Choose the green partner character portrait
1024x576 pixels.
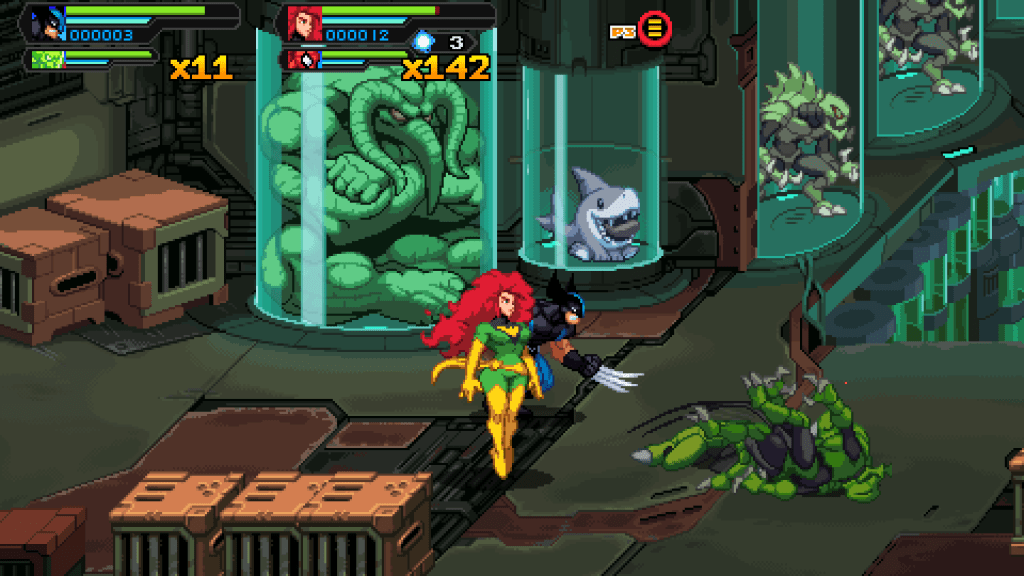47,58
